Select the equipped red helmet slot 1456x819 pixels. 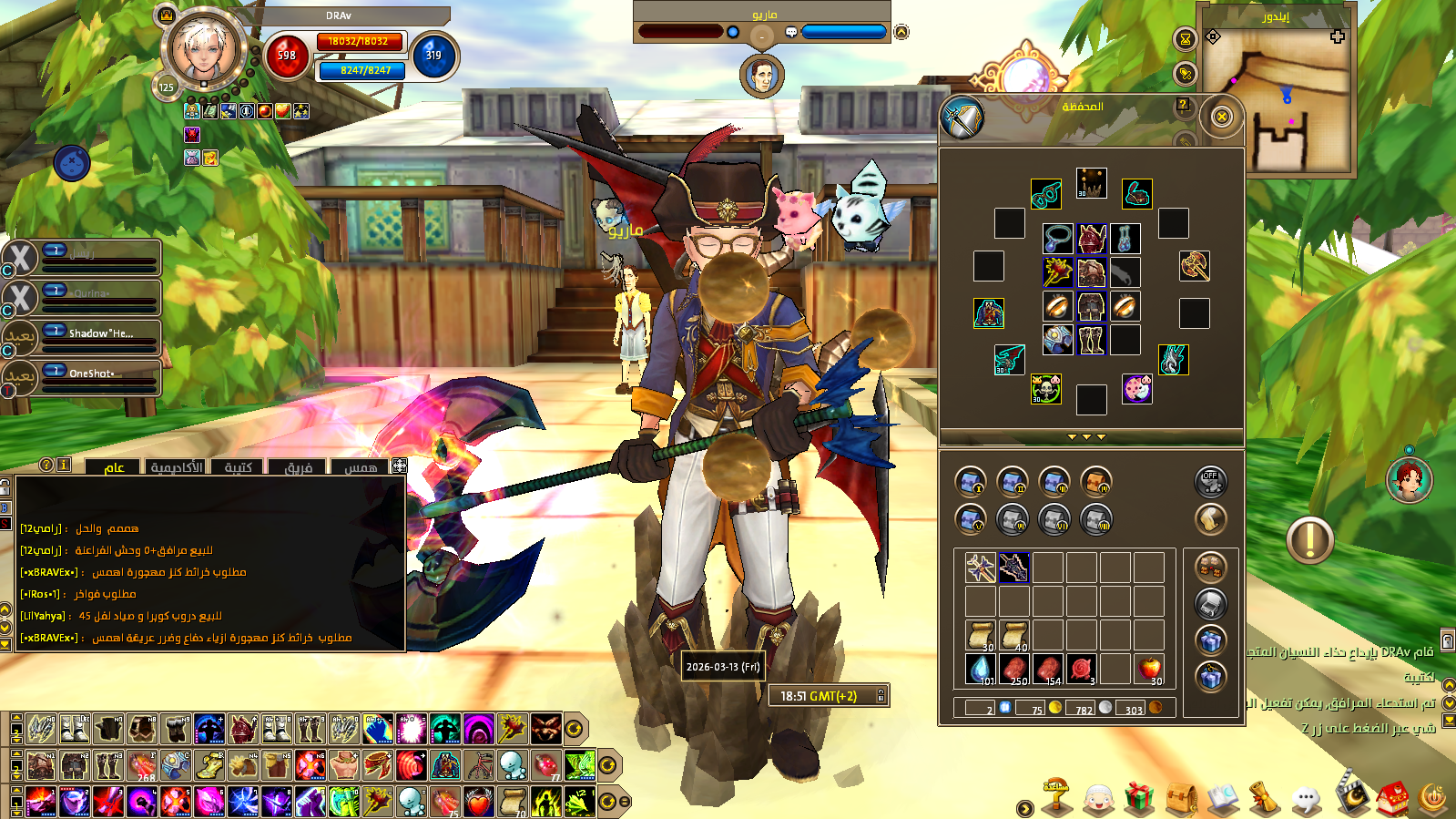click(x=1091, y=240)
